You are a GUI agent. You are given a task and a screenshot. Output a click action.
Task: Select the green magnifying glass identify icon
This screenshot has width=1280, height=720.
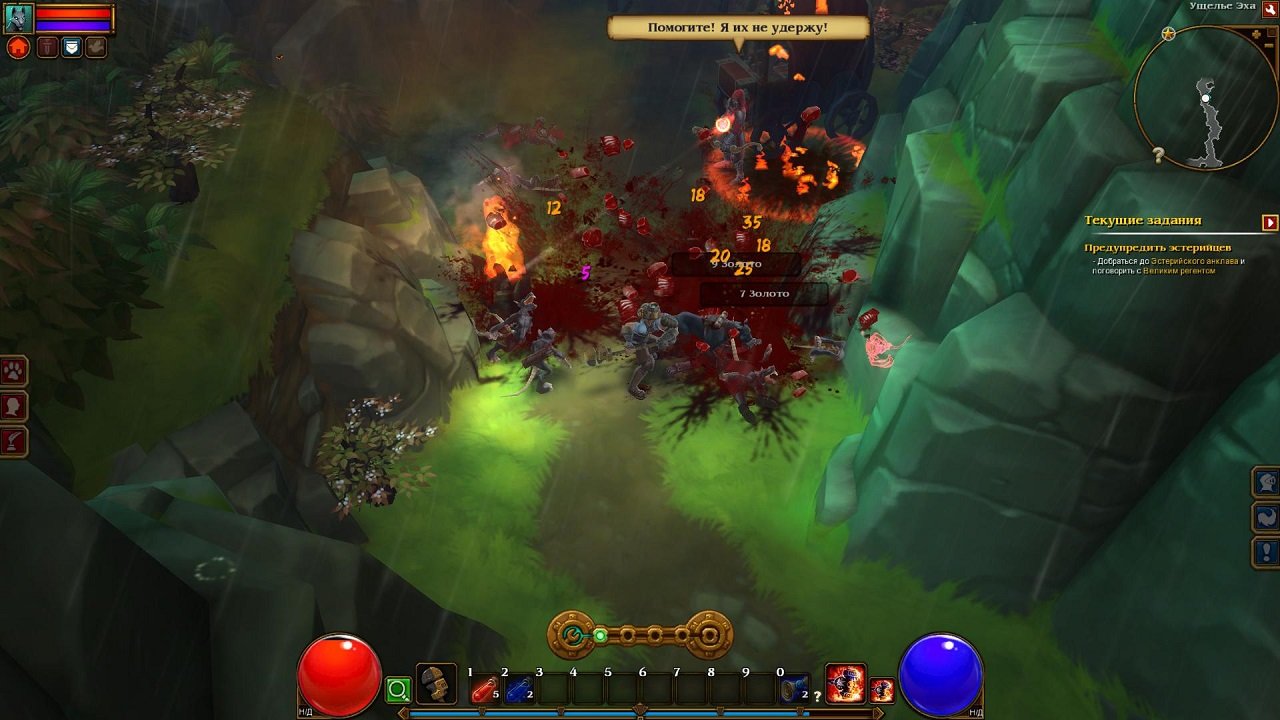(399, 689)
